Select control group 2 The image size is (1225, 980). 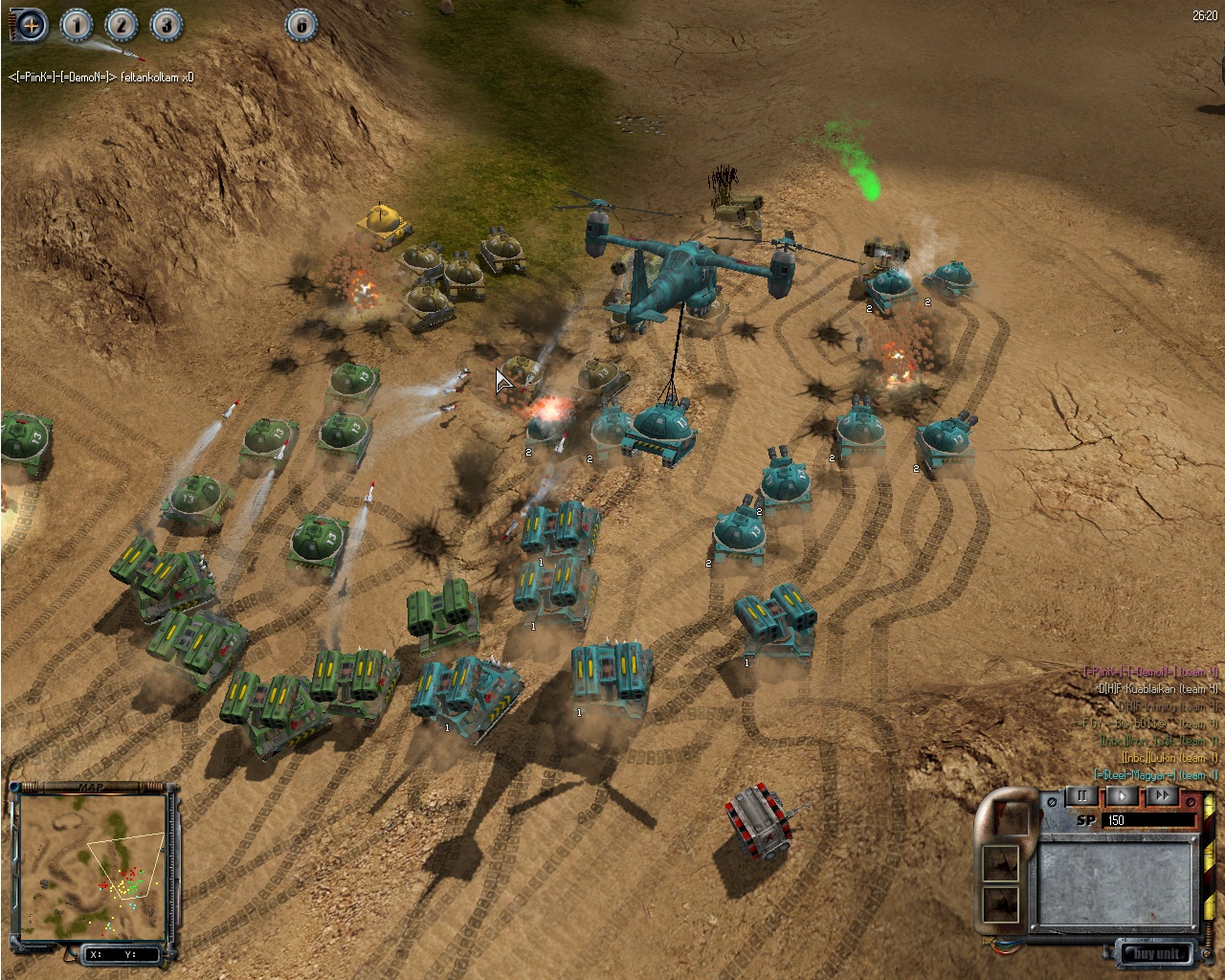click(x=121, y=25)
